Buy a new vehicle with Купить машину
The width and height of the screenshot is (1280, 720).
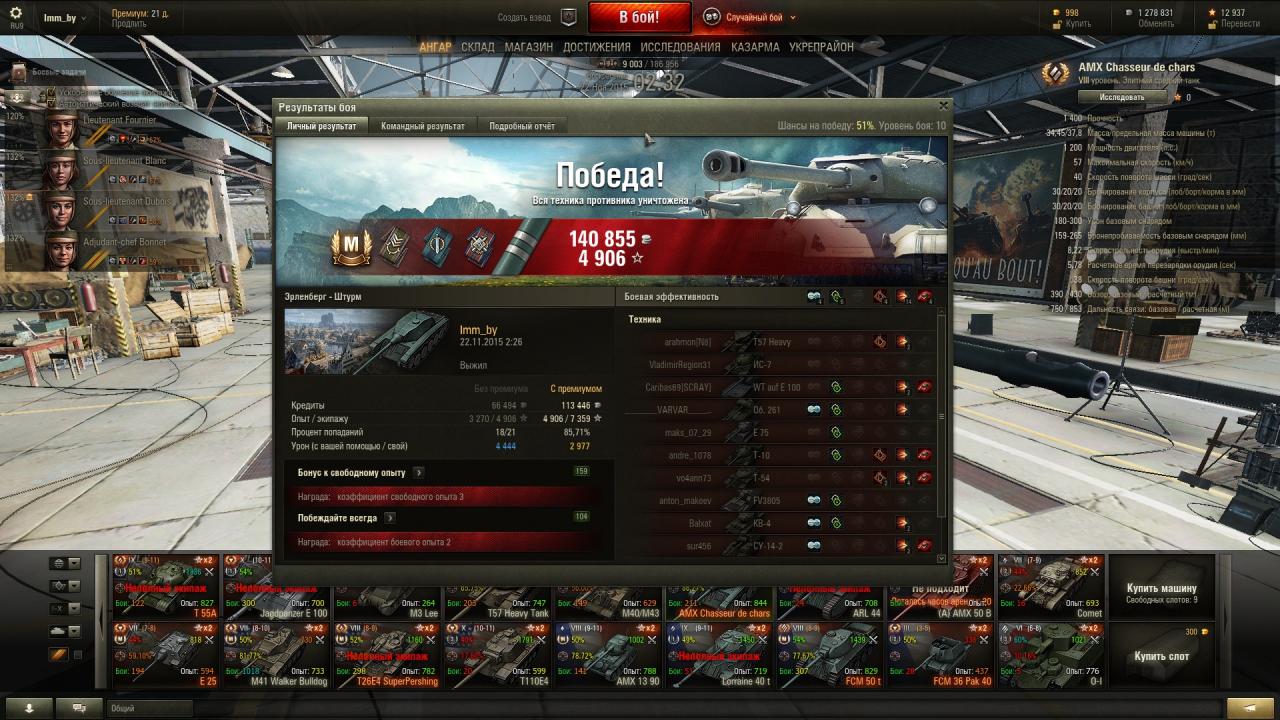click(x=1162, y=593)
